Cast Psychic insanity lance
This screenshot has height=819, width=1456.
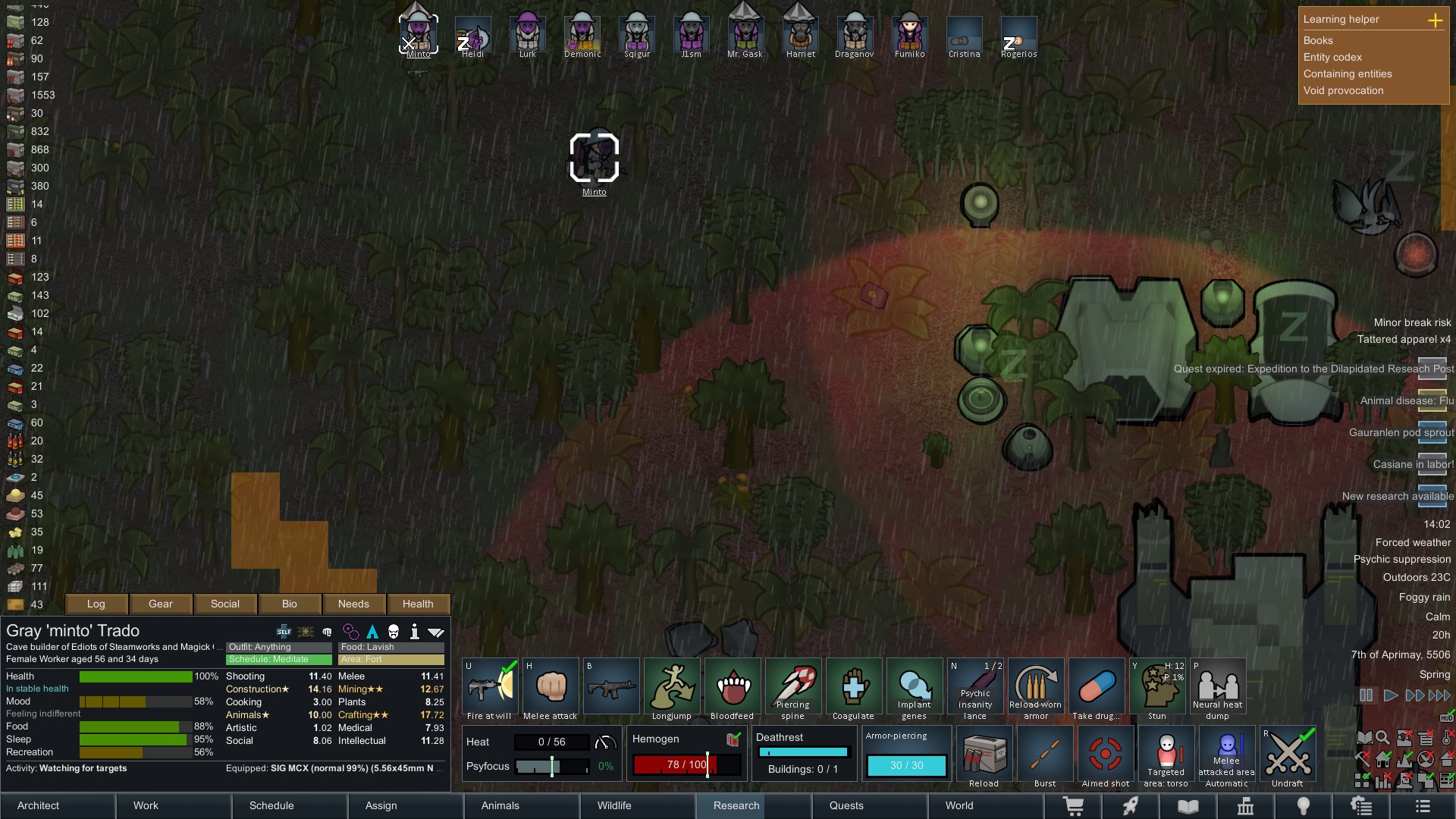pyautogui.click(x=975, y=689)
